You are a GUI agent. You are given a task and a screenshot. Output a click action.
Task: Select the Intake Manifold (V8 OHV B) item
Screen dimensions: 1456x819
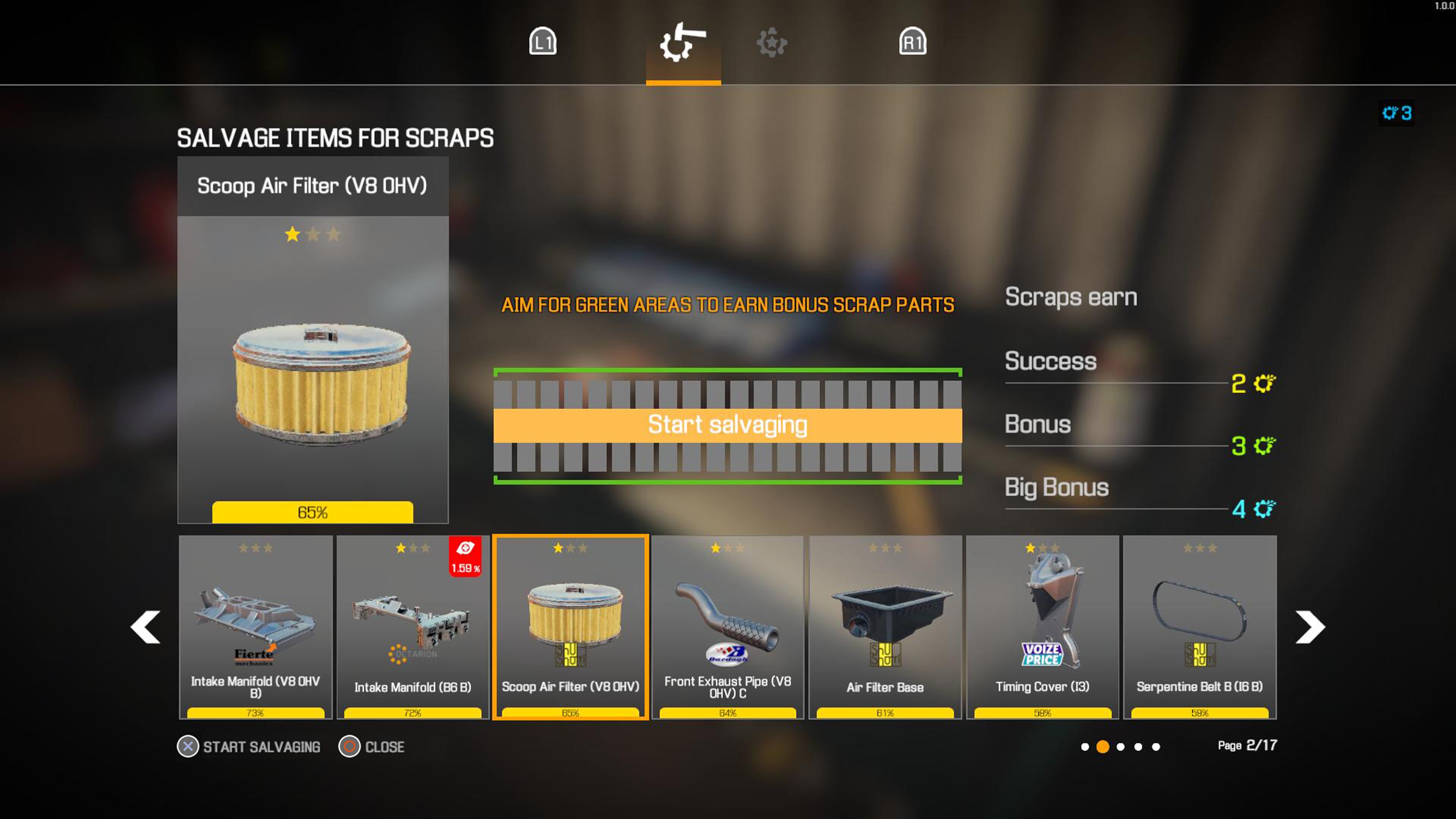256,627
